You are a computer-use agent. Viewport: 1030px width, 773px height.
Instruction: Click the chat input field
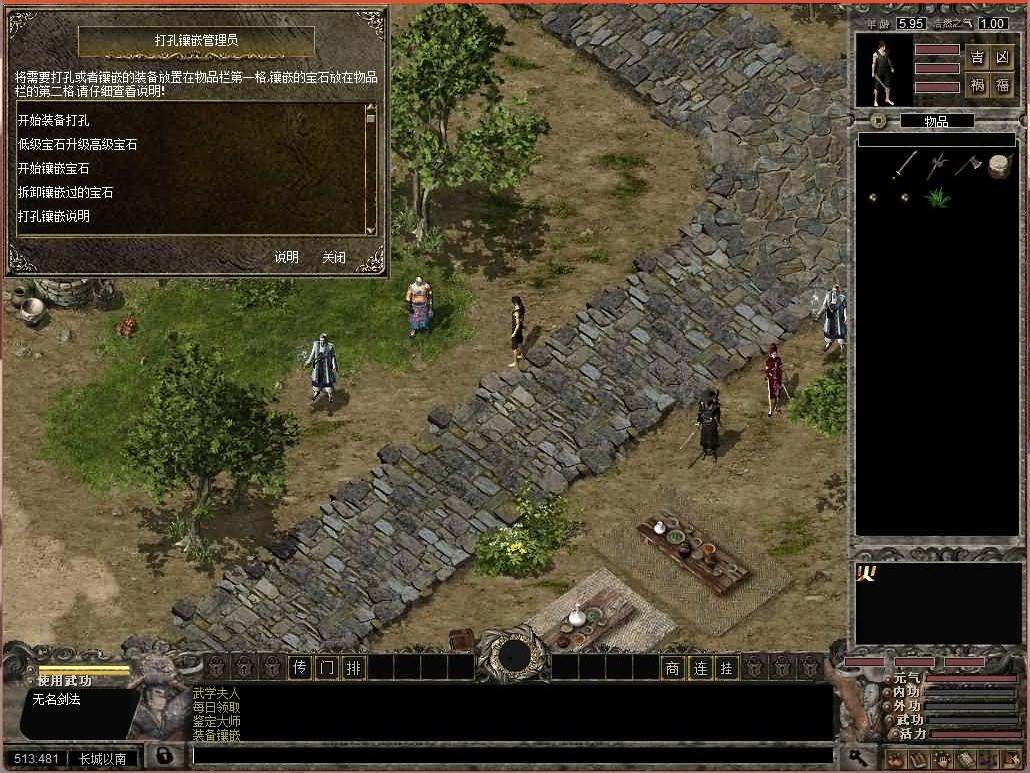(x=510, y=756)
